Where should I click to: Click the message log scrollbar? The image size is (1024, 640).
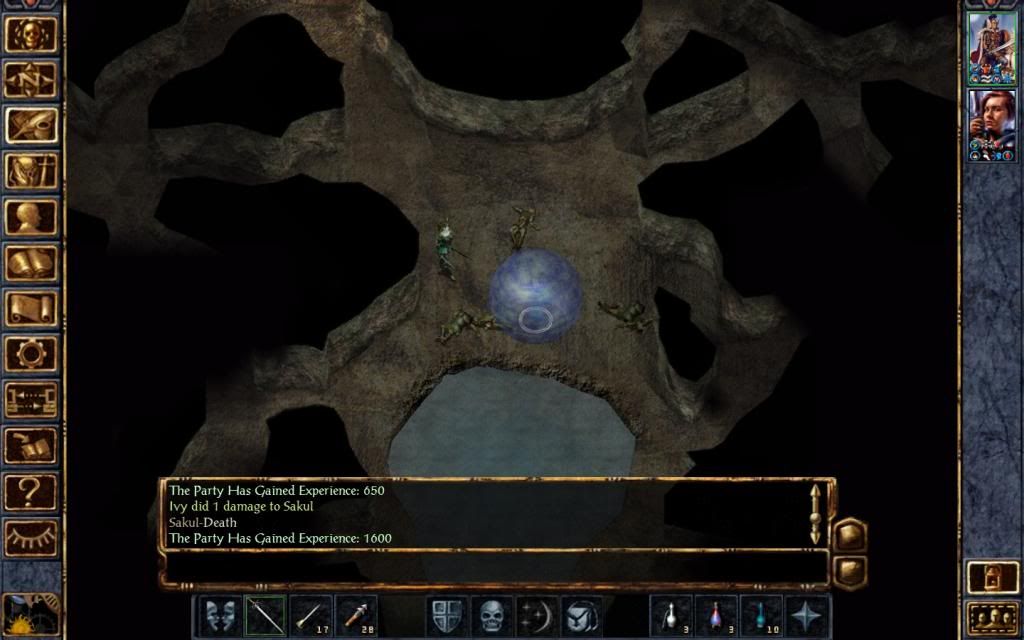point(816,513)
